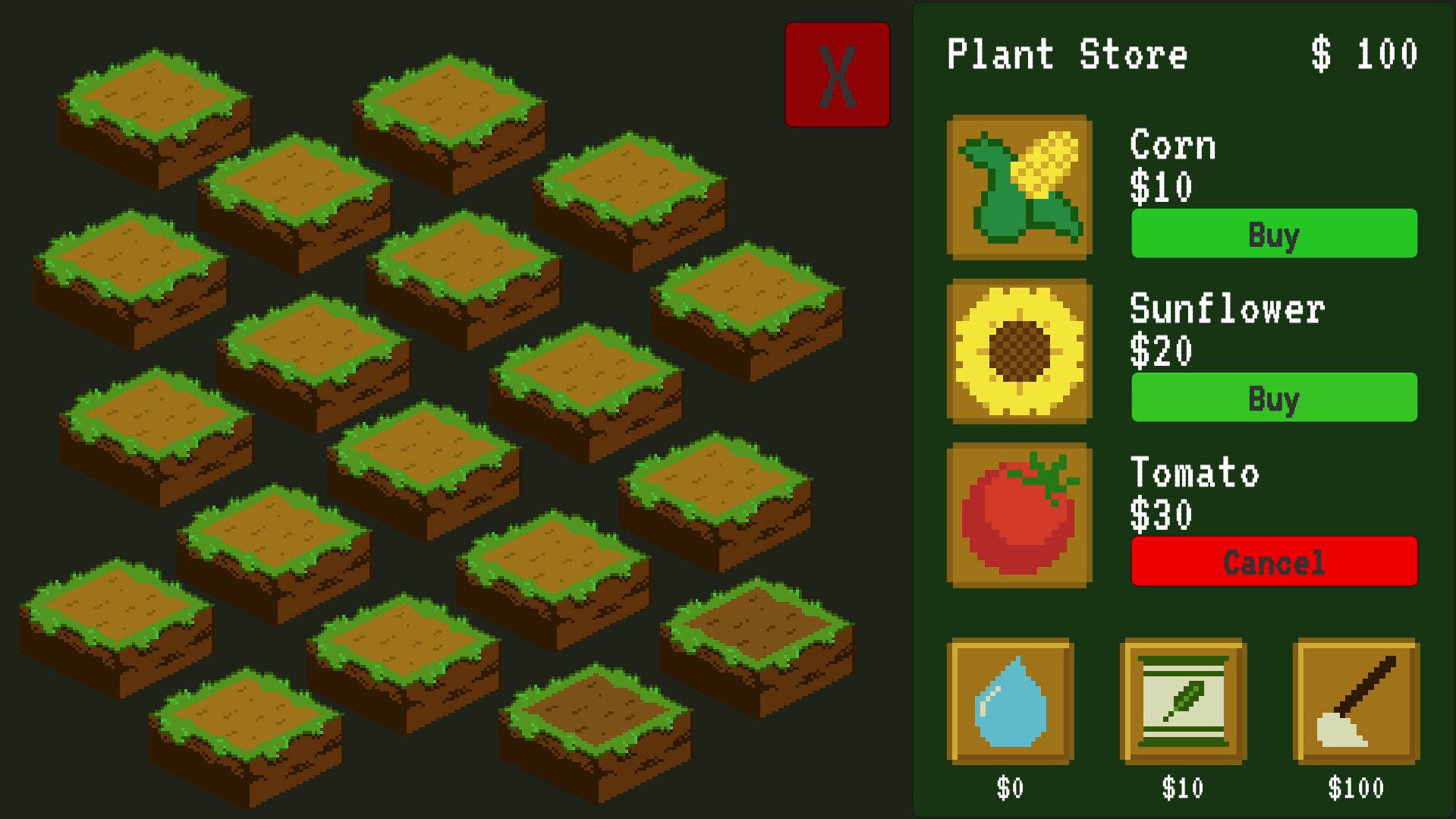Image resolution: width=1456 pixels, height=819 pixels.
Task: Buy the Sunflower for $20
Action: (x=1273, y=397)
